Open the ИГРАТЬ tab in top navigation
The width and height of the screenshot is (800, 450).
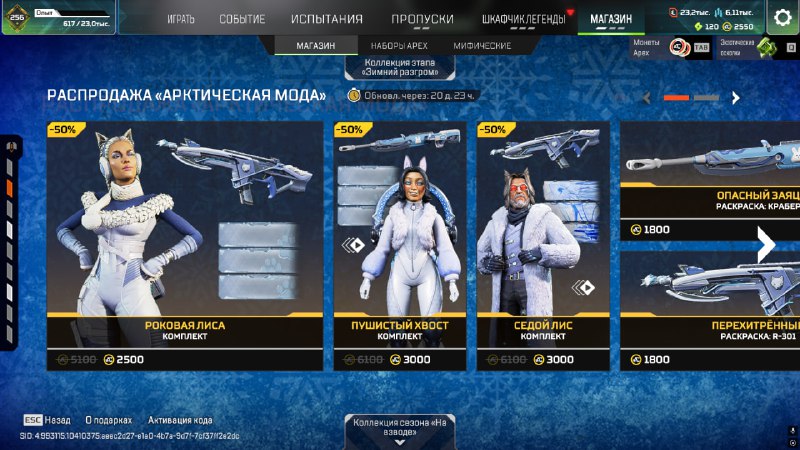click(x=181, y=19)
